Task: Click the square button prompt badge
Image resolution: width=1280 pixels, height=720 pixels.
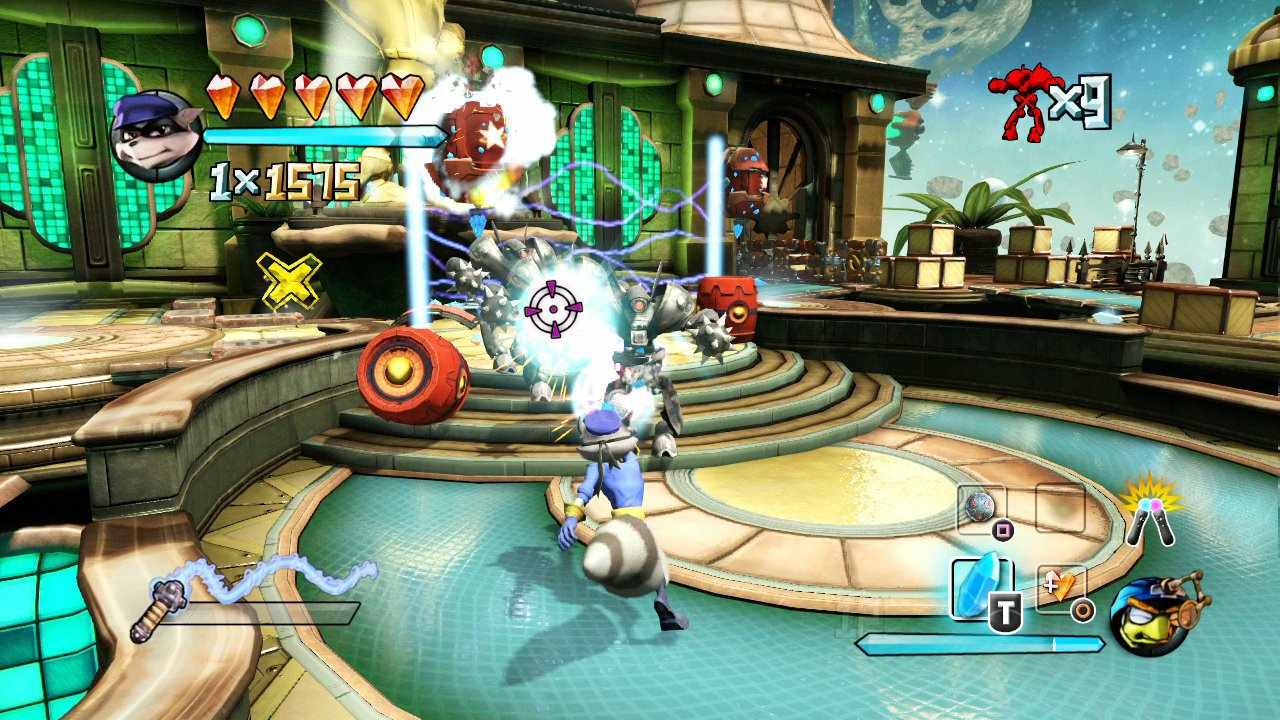Action: coord(1001,528)
